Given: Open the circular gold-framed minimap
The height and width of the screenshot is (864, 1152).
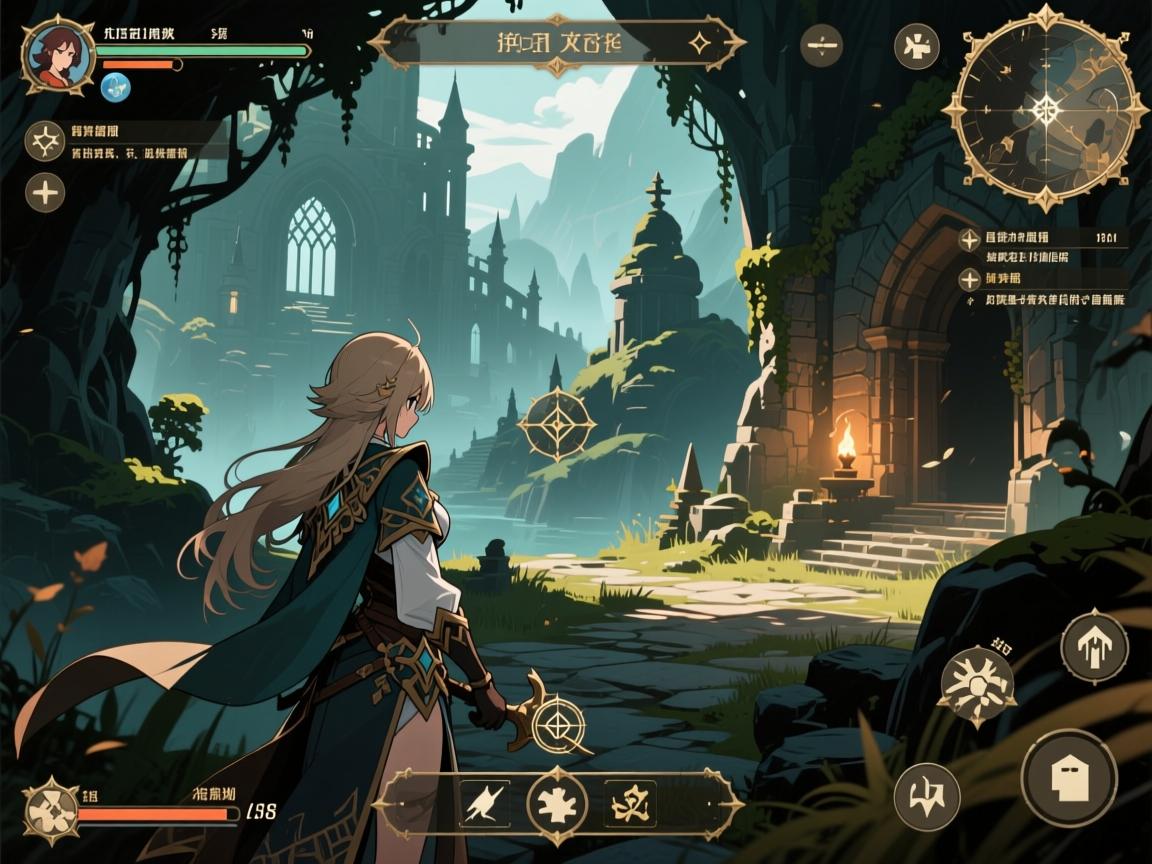Looking at the screenshot, I should (x=1045, y=108).
